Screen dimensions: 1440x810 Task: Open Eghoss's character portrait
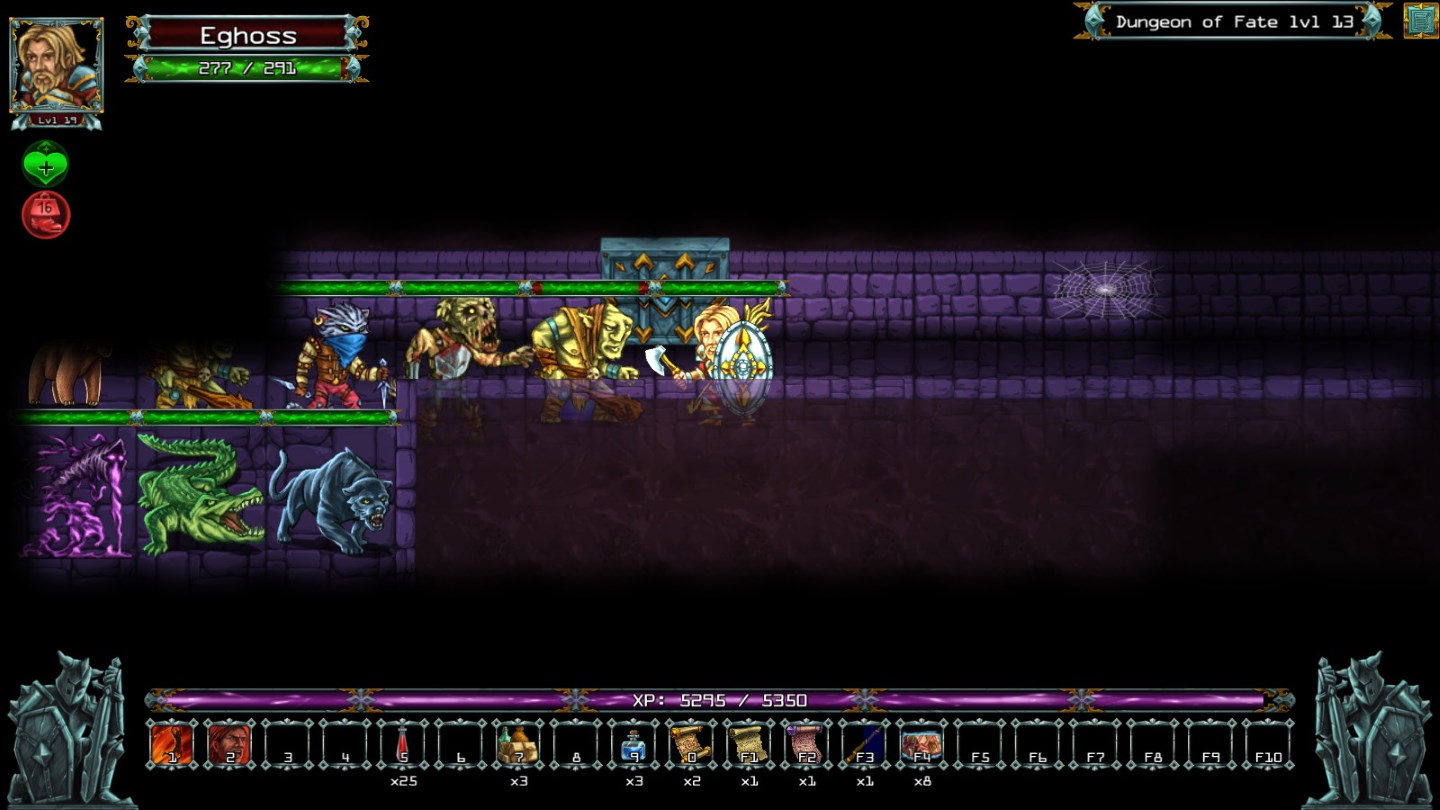[x=55, y=65]
